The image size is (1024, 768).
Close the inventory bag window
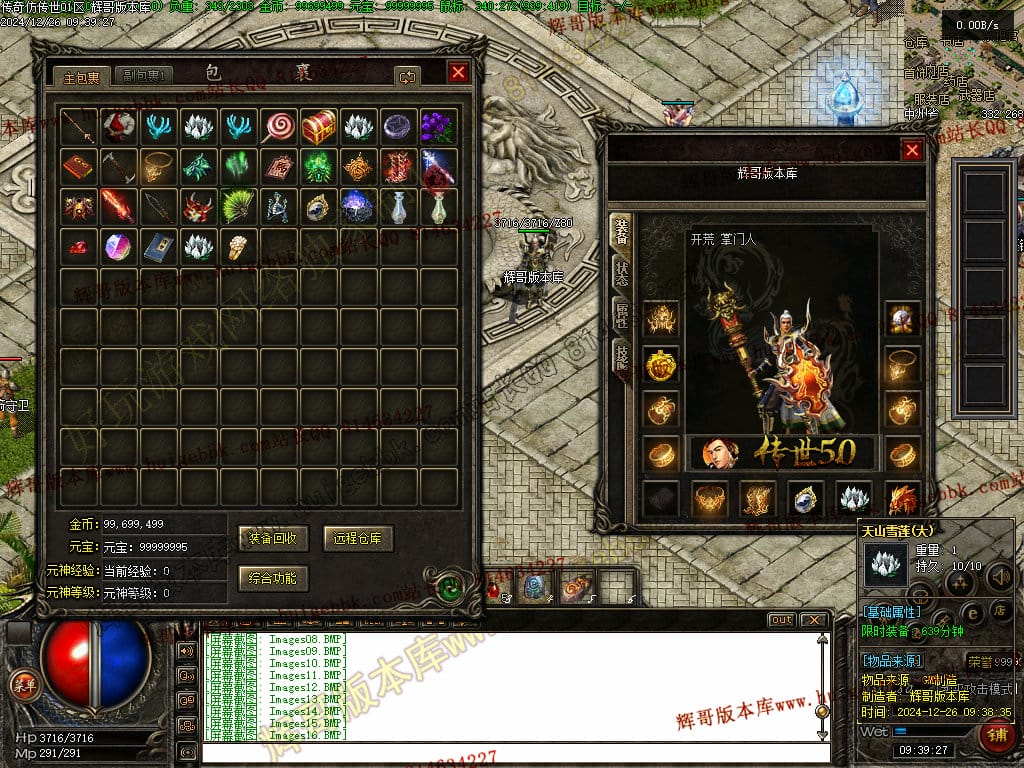[x=458, y=73]
